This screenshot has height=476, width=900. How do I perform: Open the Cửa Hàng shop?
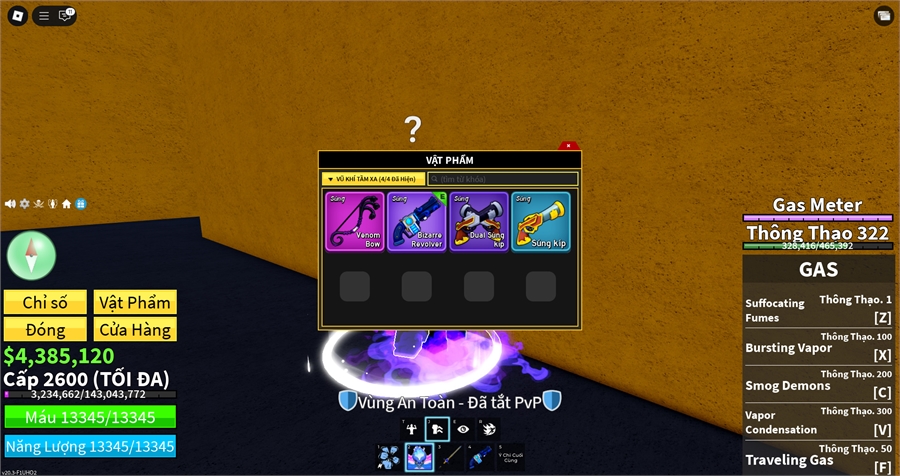pyautogui.click(x=135, y=329)
